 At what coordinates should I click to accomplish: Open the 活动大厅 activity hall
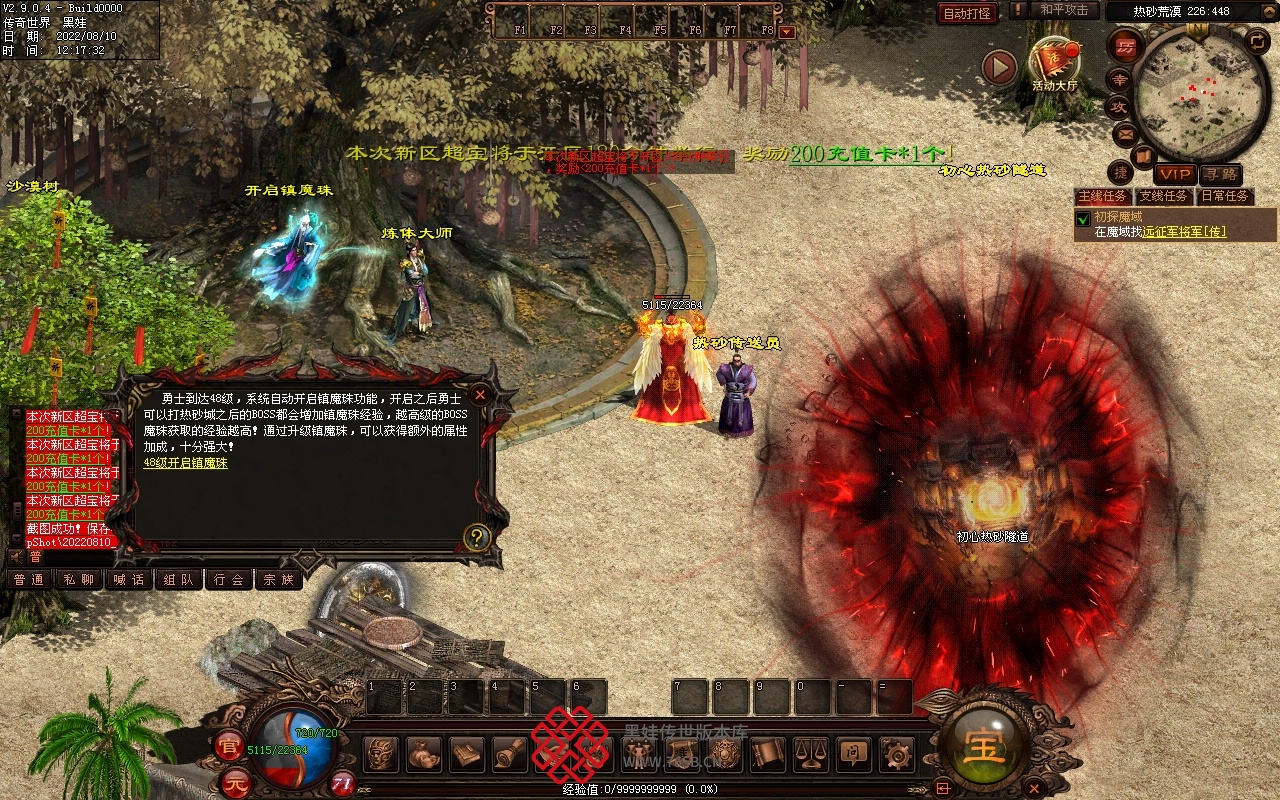[1054, 62]
